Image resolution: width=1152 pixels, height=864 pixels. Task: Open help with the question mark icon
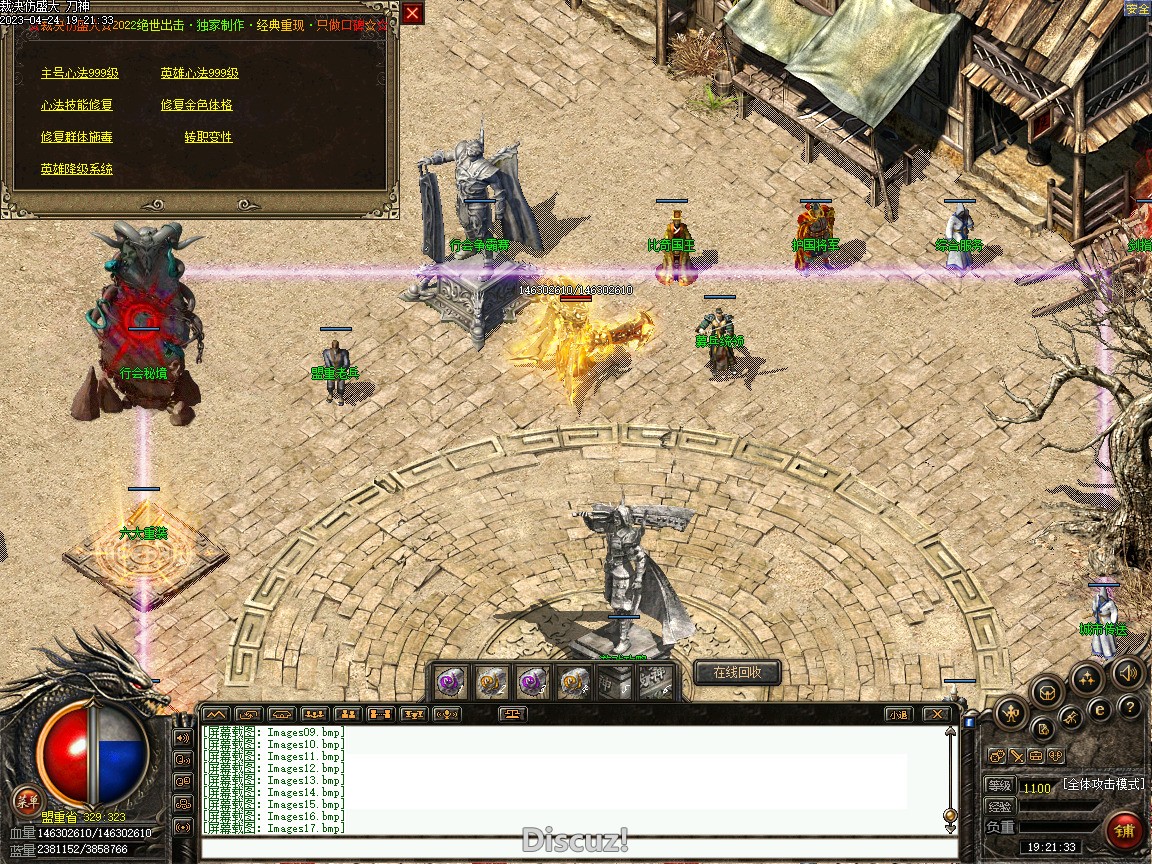click(x=1130, y=708)
